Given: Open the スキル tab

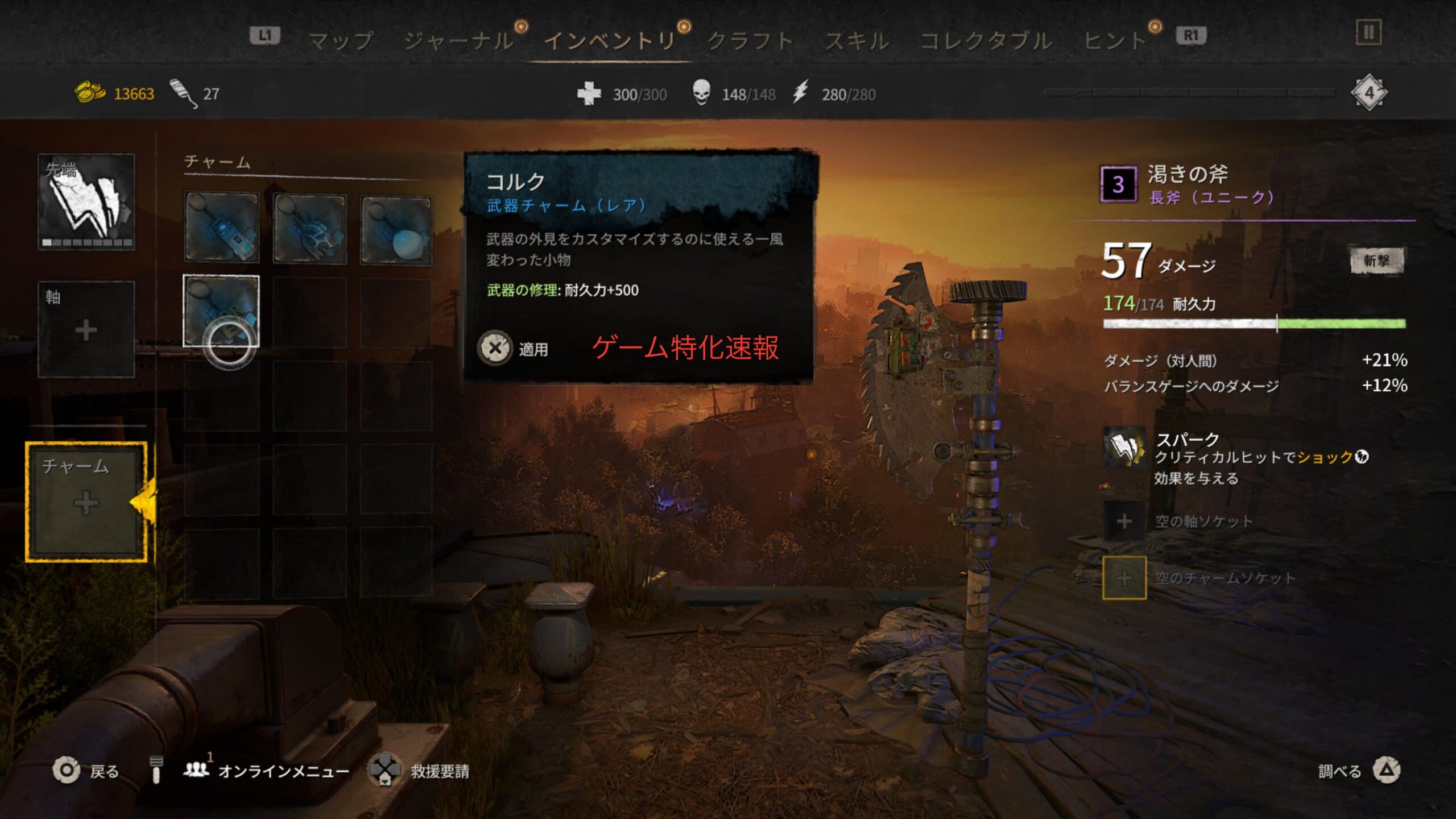Looking at the screenshot, I should (857, 40).
